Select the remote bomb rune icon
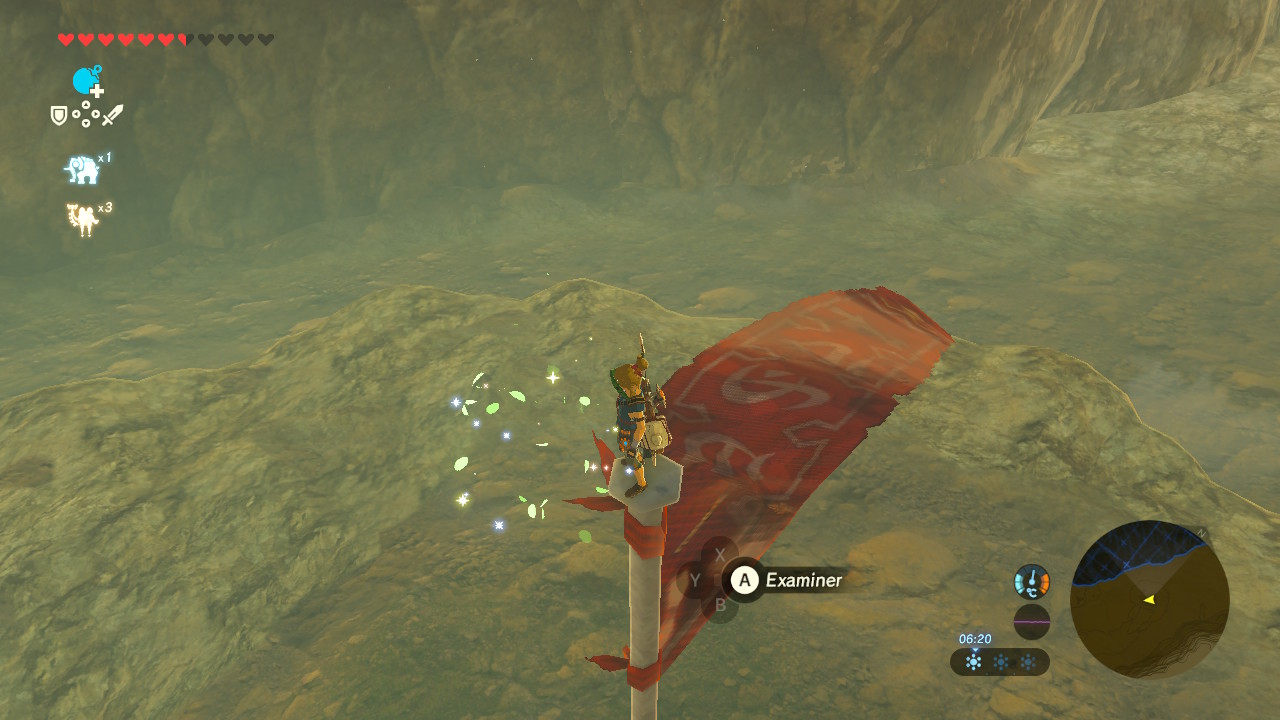 point(87,81)
